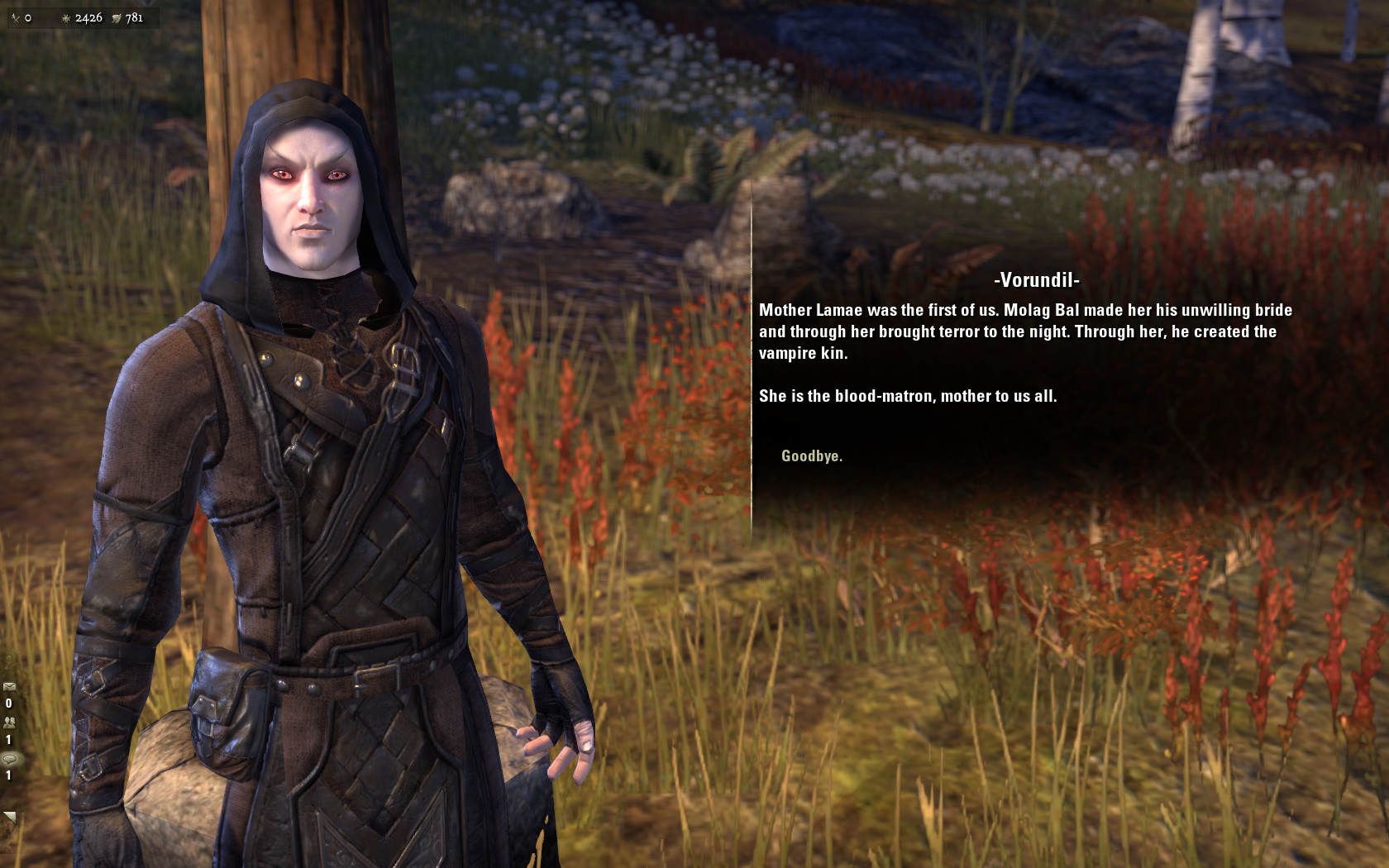
Task: Expand the chat window corner arrow
Action: pos(9,818)
